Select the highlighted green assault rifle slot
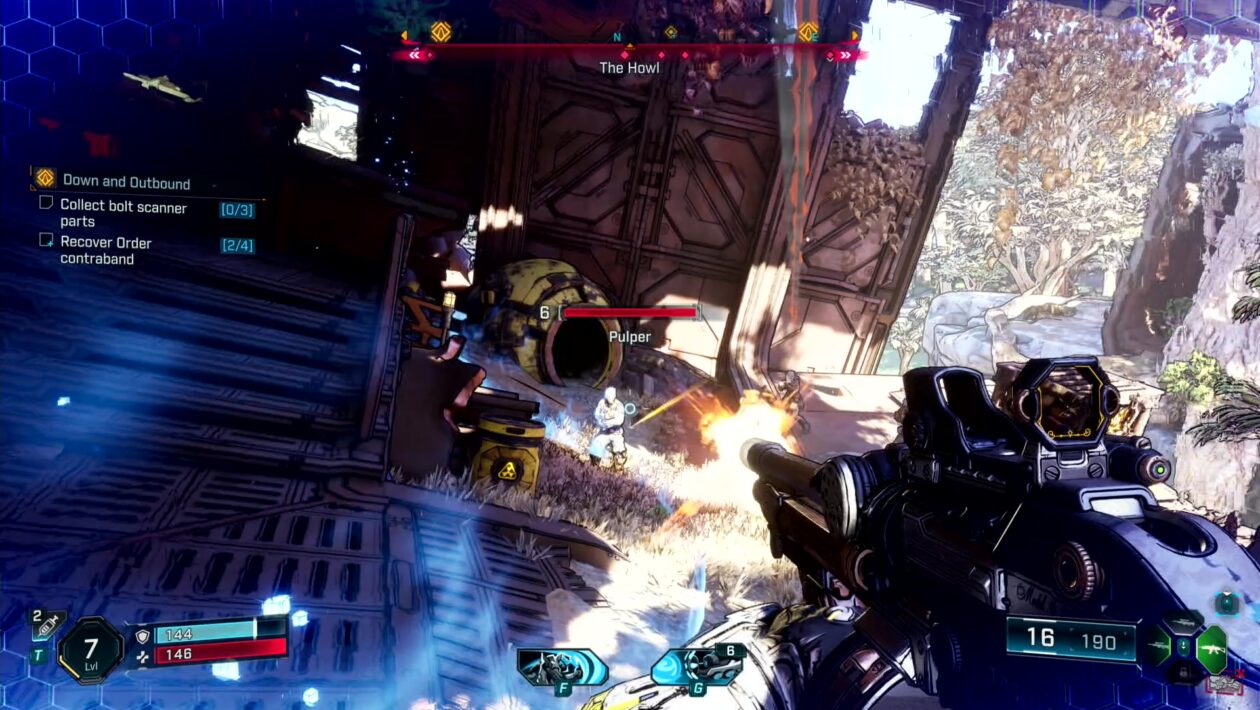The height and width of the screenshot is (710, 1260). (1212, 648)
